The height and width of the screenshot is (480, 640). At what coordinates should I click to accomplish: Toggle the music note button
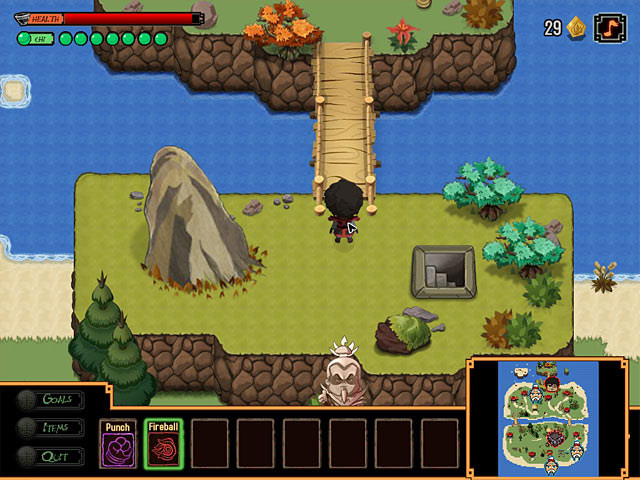607,27
